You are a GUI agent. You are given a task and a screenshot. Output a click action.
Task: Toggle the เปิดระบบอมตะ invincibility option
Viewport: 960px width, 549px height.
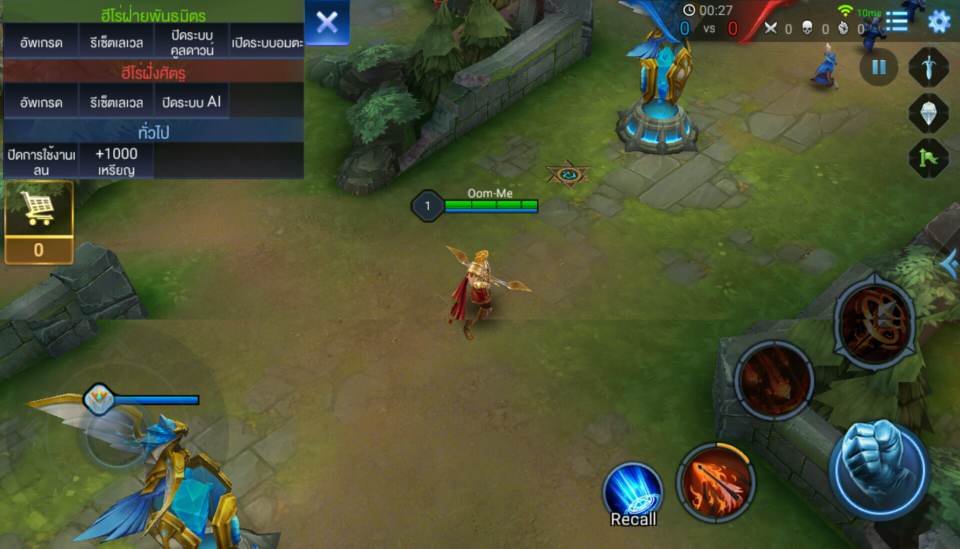coord(267,43)
